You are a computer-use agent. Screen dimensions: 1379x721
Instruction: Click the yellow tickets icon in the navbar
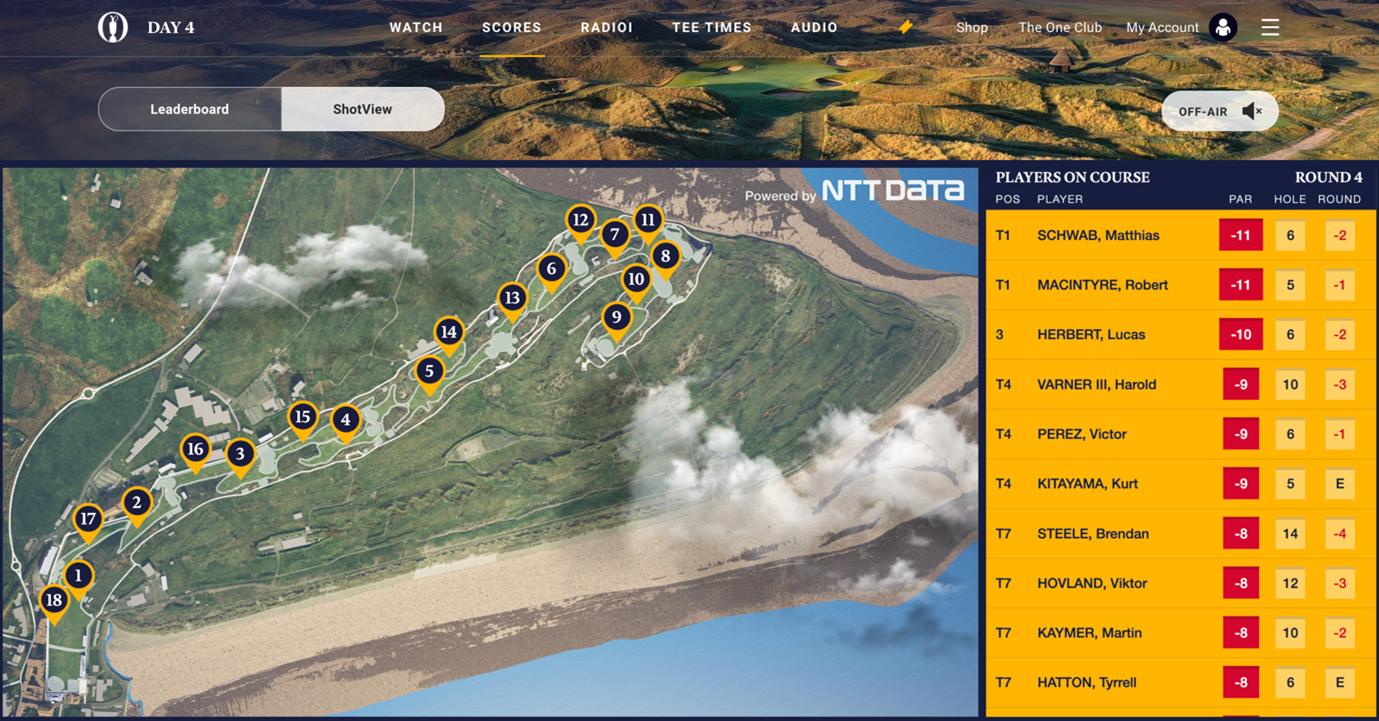point(904,27)
